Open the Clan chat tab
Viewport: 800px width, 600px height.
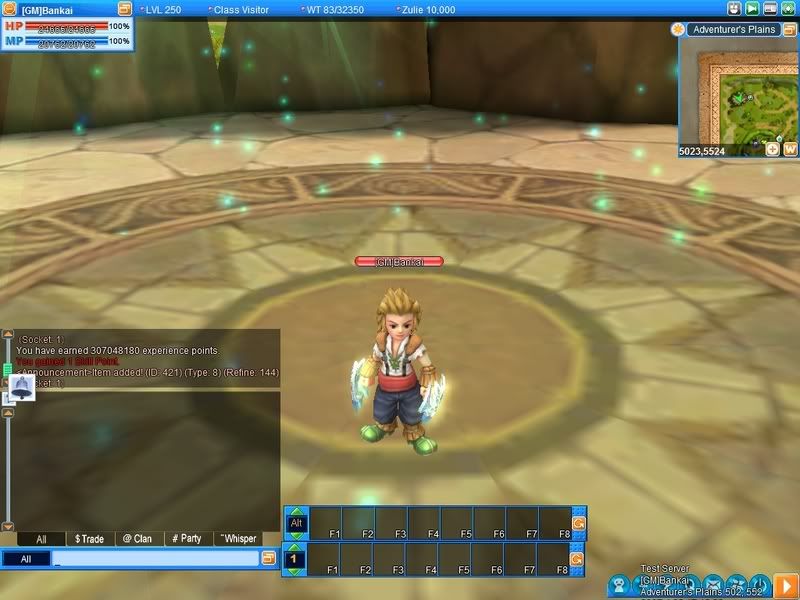click(136, 538)
